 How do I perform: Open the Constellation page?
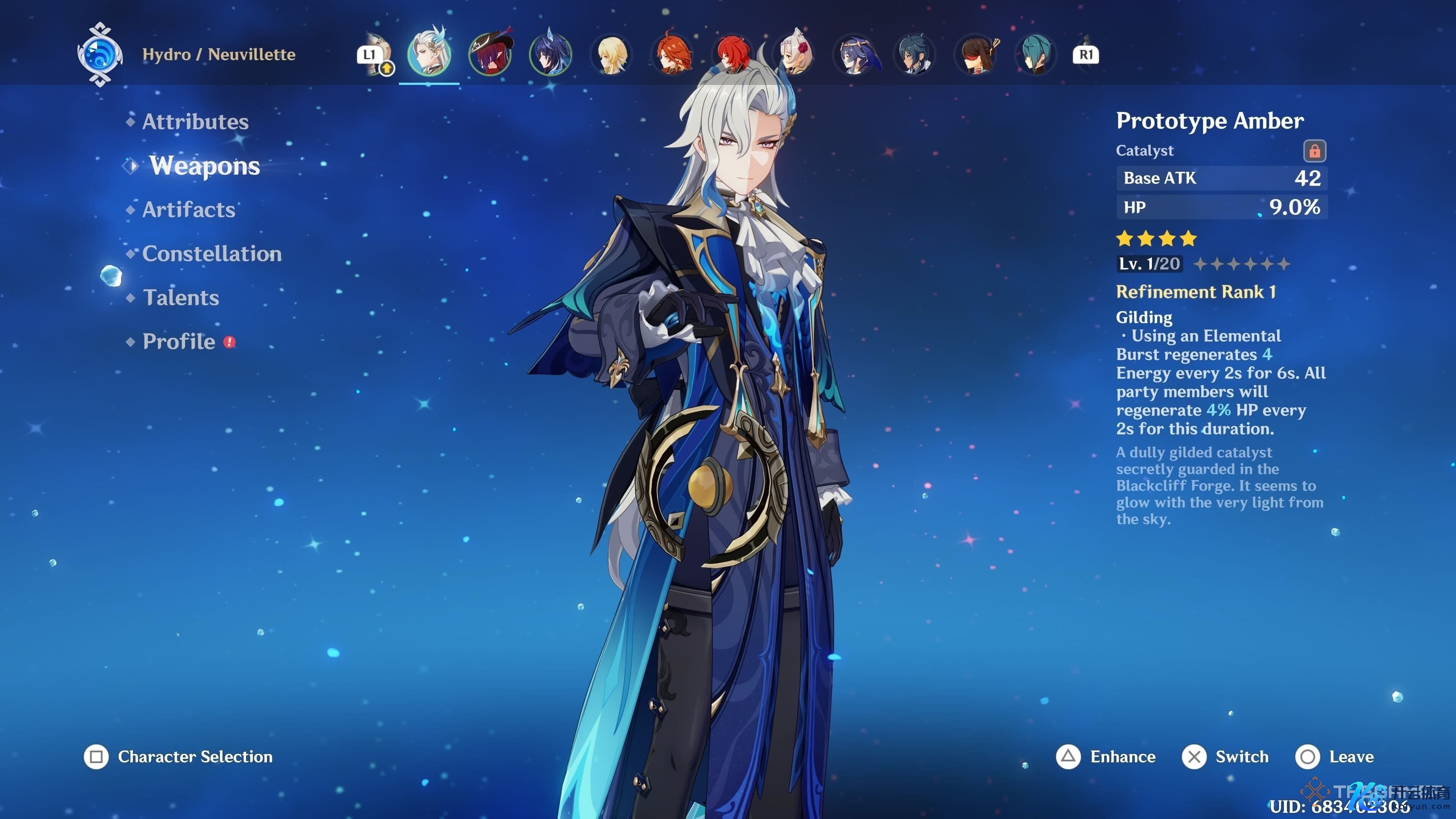[x=212, y=254]
